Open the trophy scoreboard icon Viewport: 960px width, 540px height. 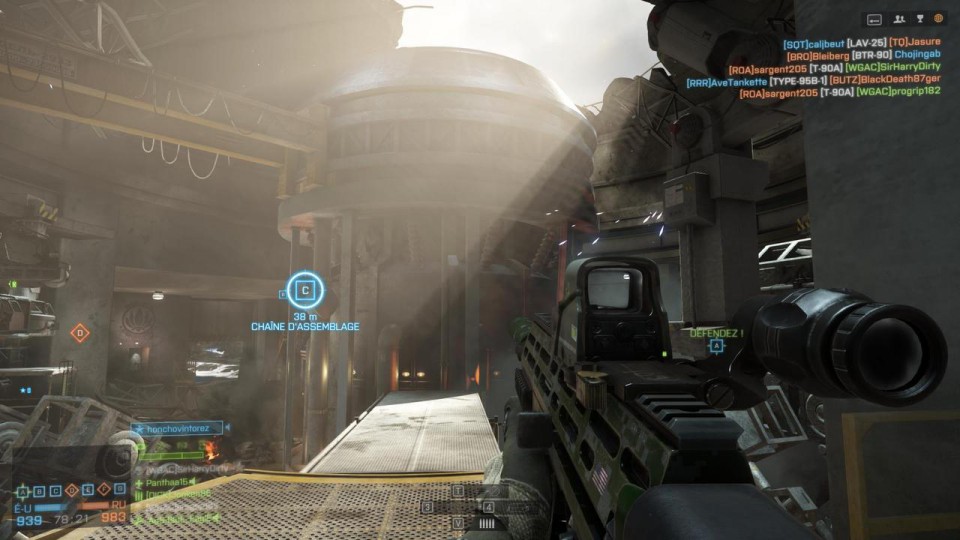click(x=919, y=18)
